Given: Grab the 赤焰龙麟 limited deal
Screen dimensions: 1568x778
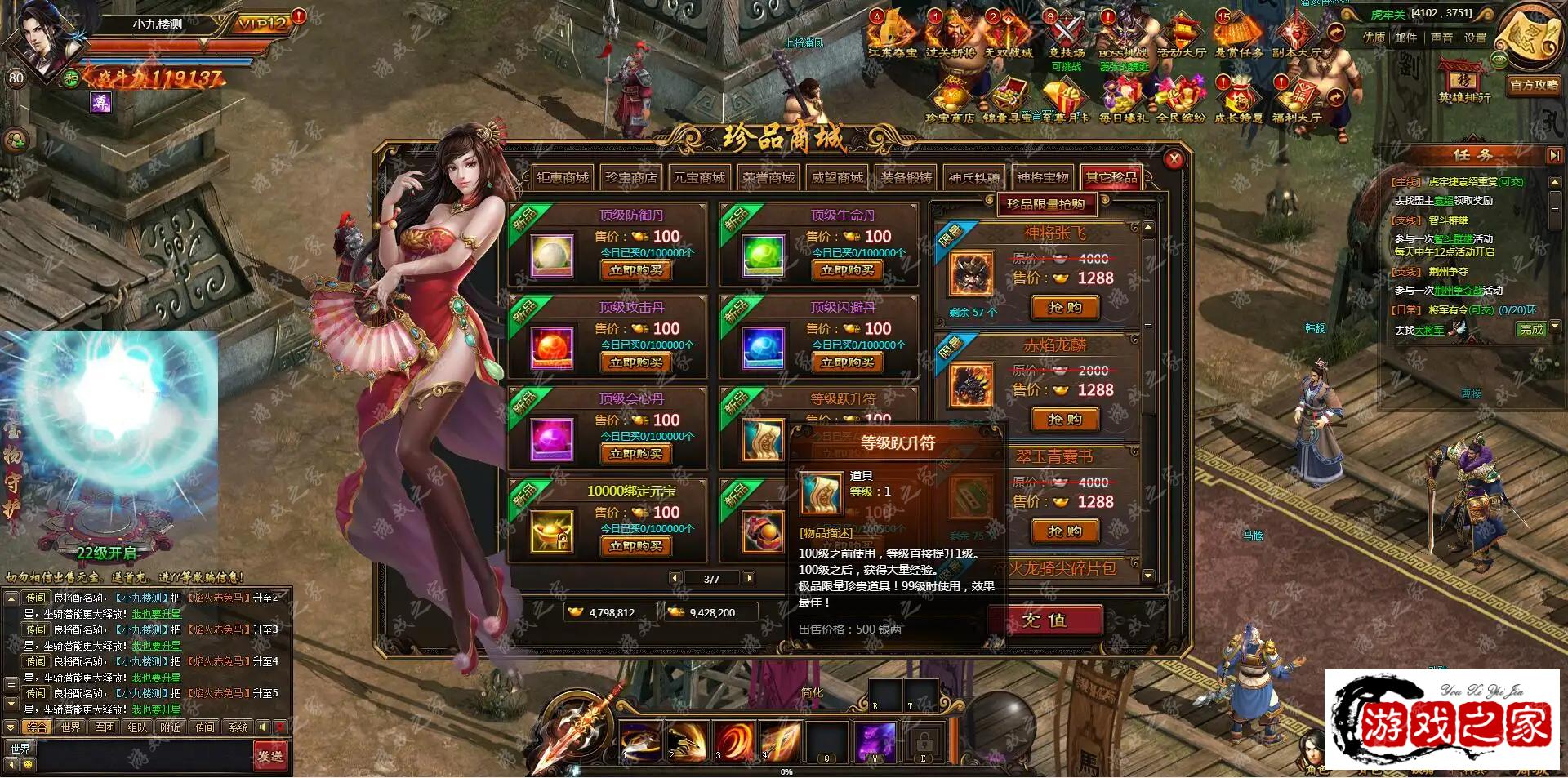Looking at the screenshot, I should click(1065, 420).
